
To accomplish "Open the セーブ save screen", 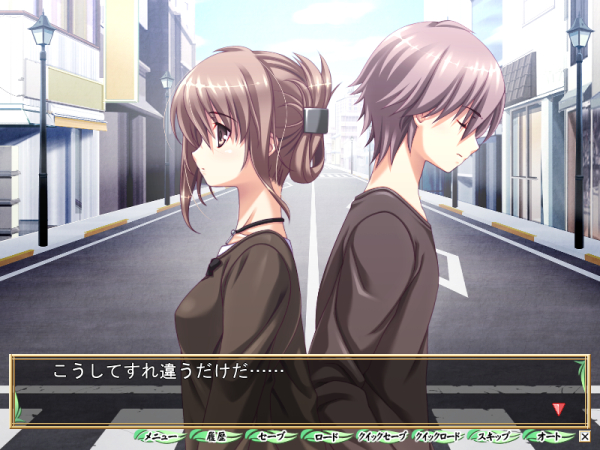I will point(271,437).
